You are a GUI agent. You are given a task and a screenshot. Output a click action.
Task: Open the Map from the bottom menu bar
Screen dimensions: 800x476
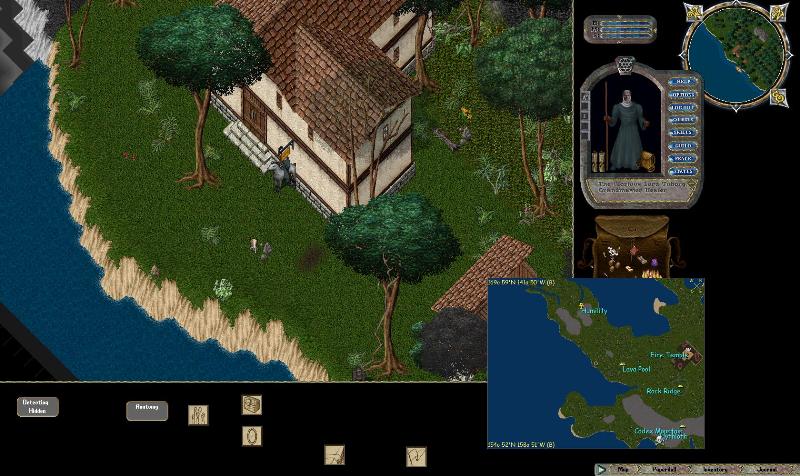[622, 468]
